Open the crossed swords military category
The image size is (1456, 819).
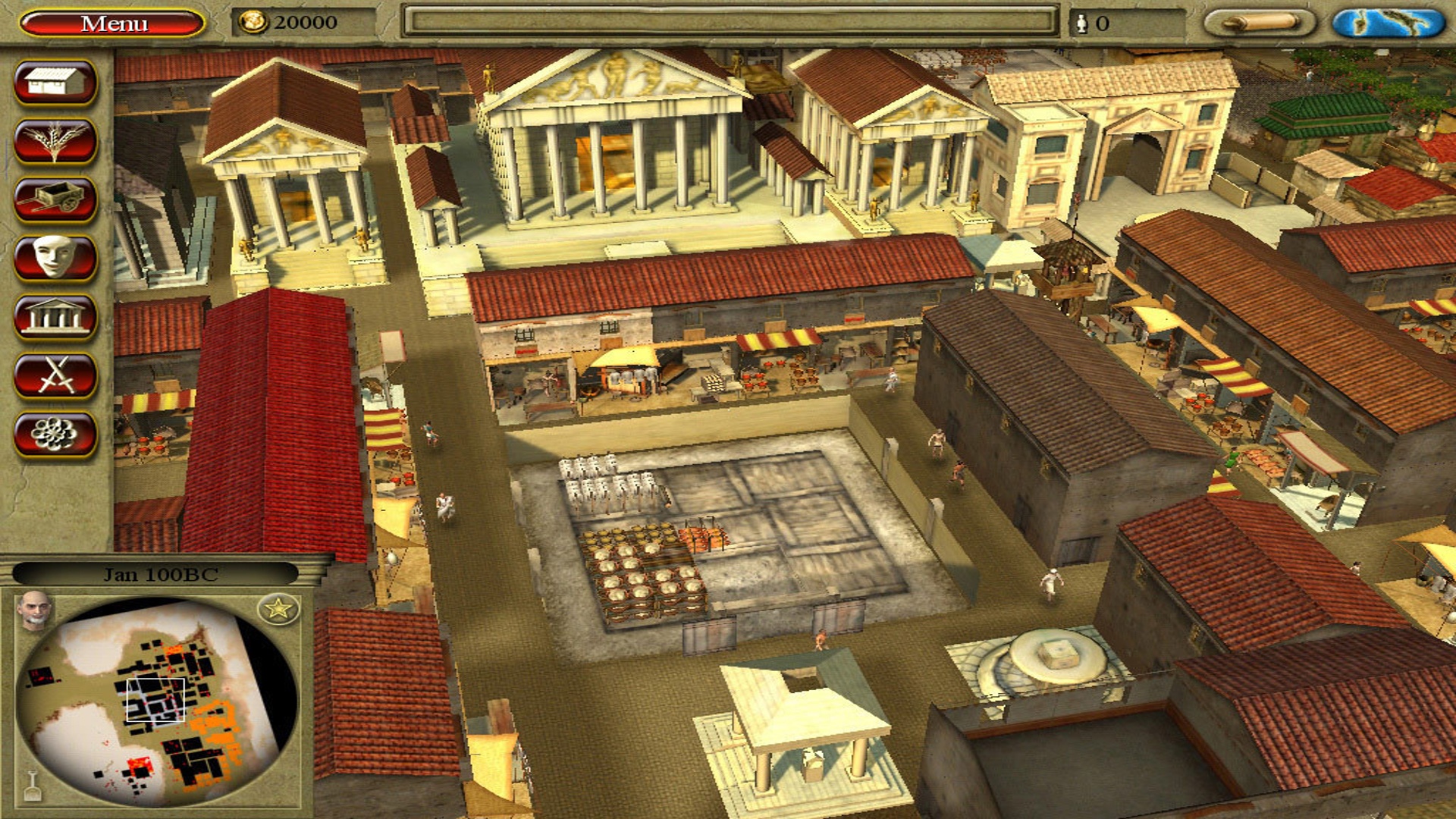point(55,375)
